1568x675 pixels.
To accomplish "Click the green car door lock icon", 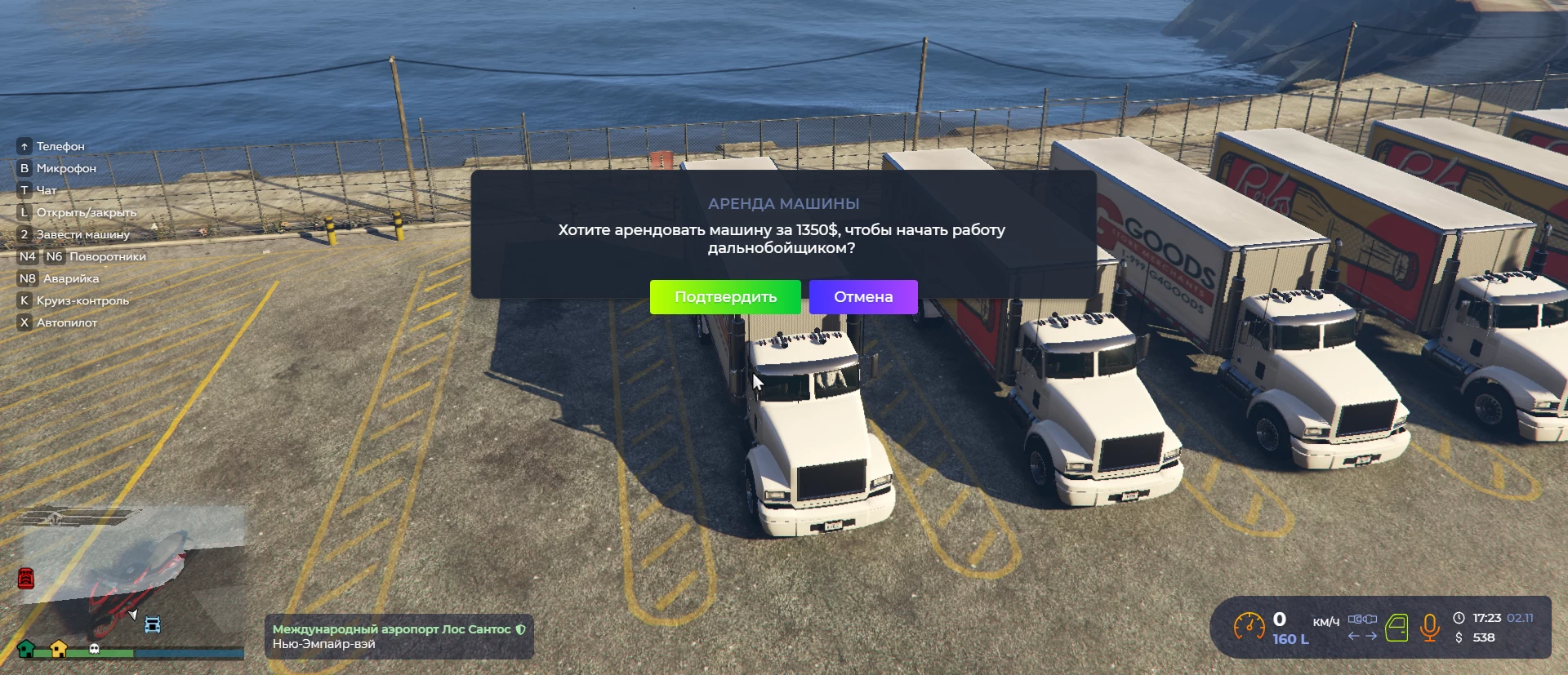I will [x=1396, y=628].
